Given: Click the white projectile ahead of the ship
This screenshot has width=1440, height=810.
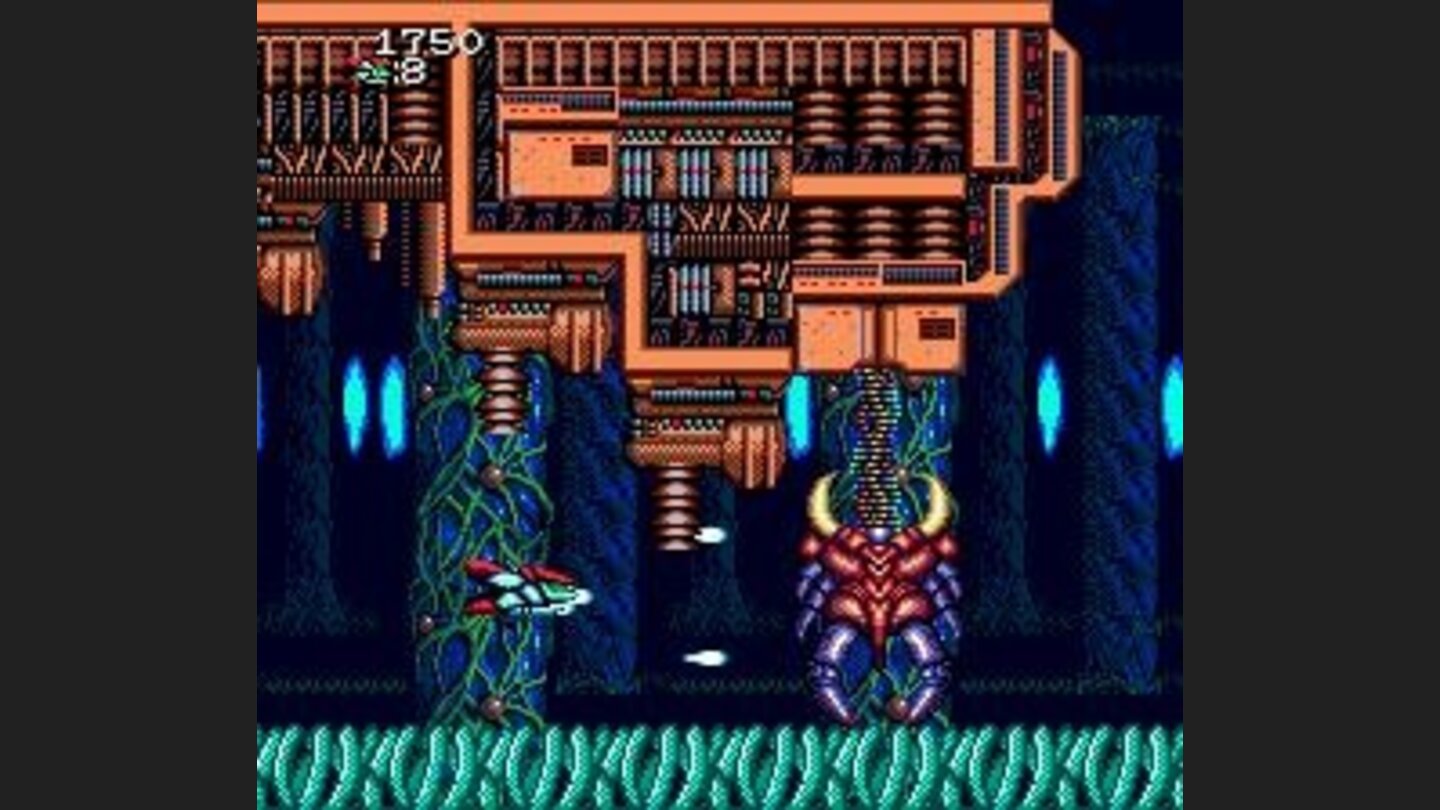Looking at the screenshot, I should click(714, 534).
